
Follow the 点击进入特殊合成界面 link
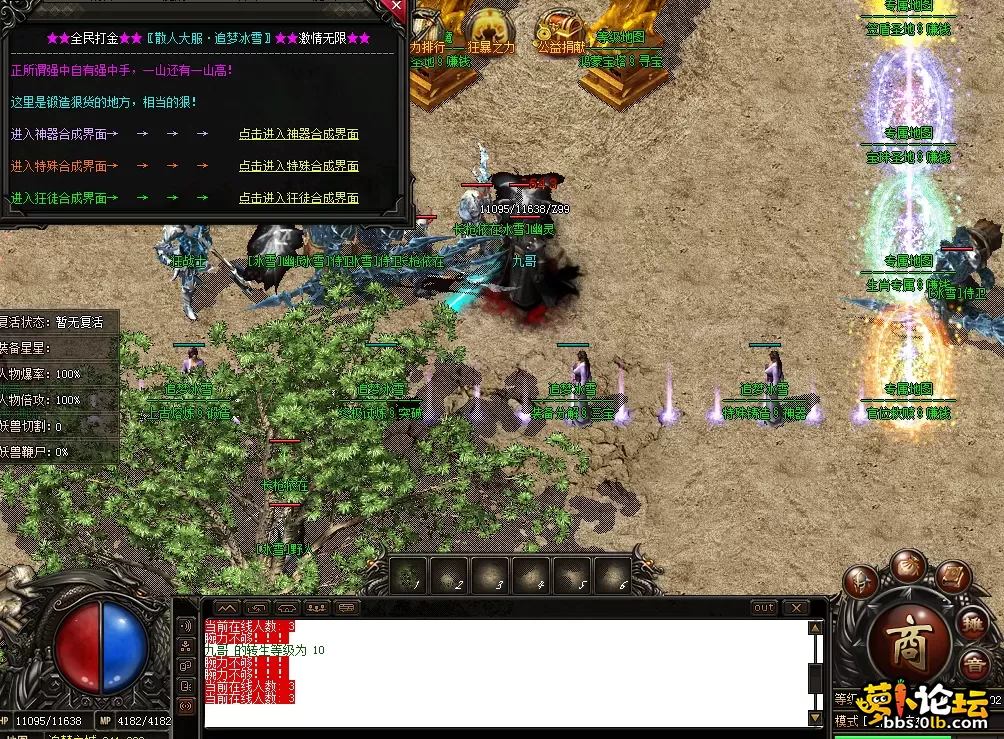pyautogui.click(x=298, y=166)
